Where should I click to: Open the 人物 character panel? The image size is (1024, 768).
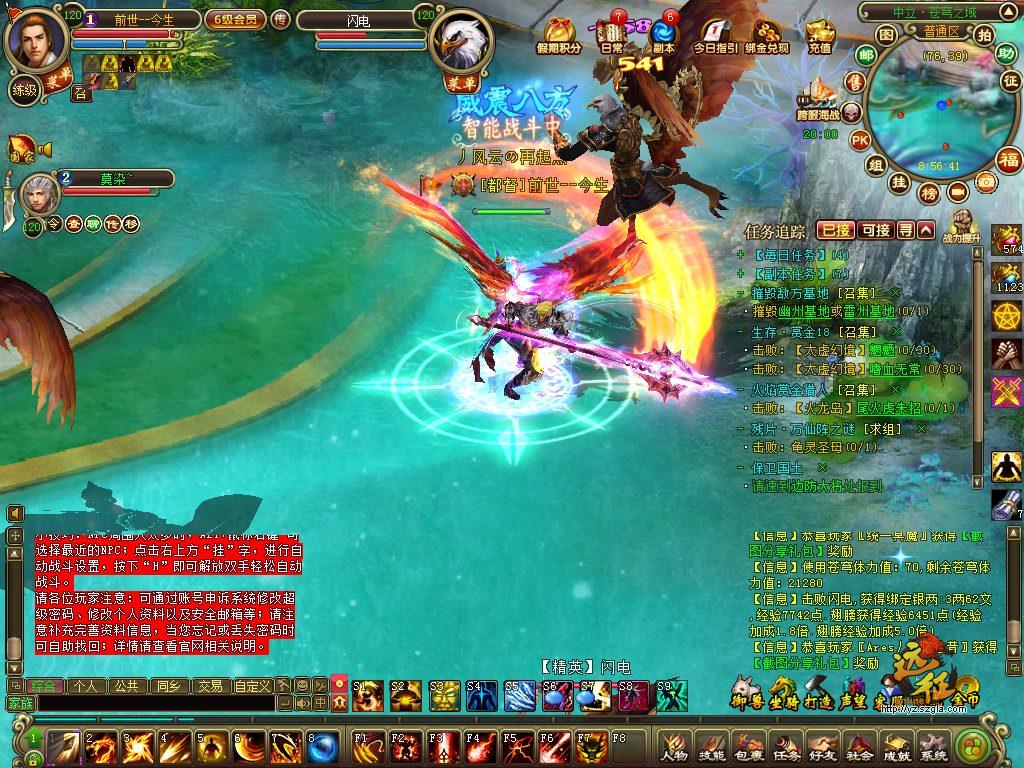tap(675, 747)
